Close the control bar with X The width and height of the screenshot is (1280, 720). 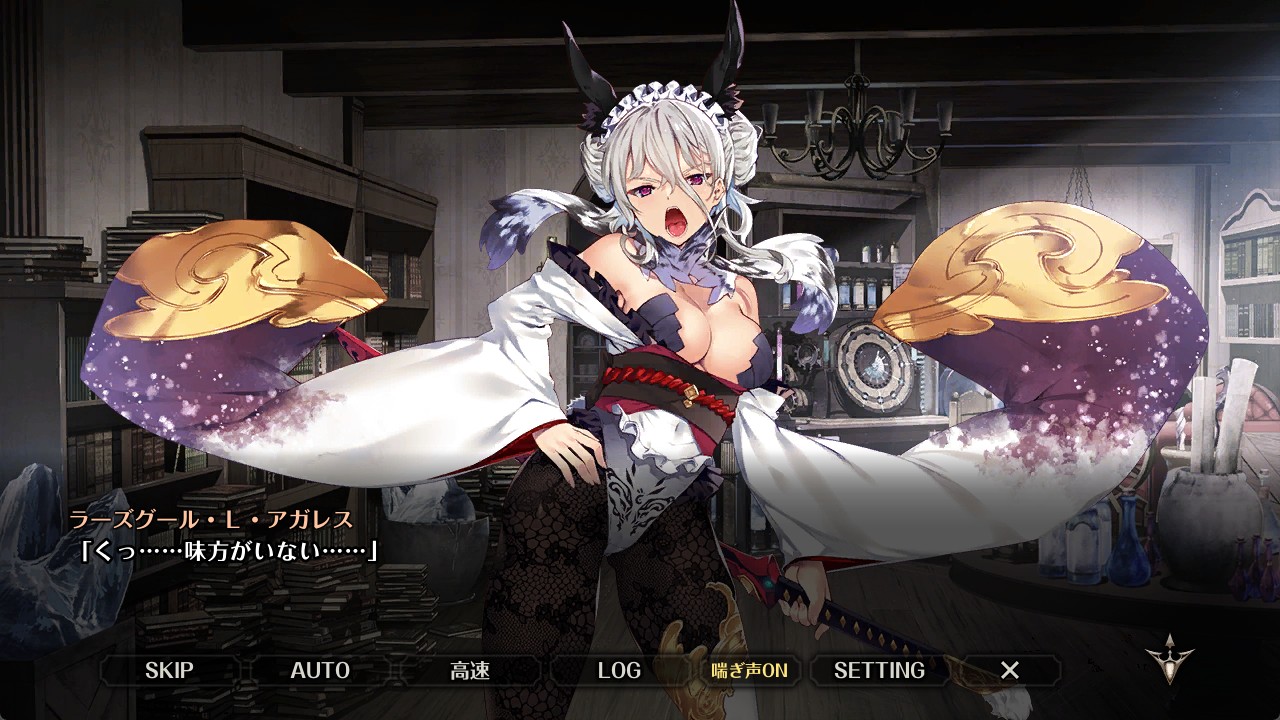tap(1010, 670)
